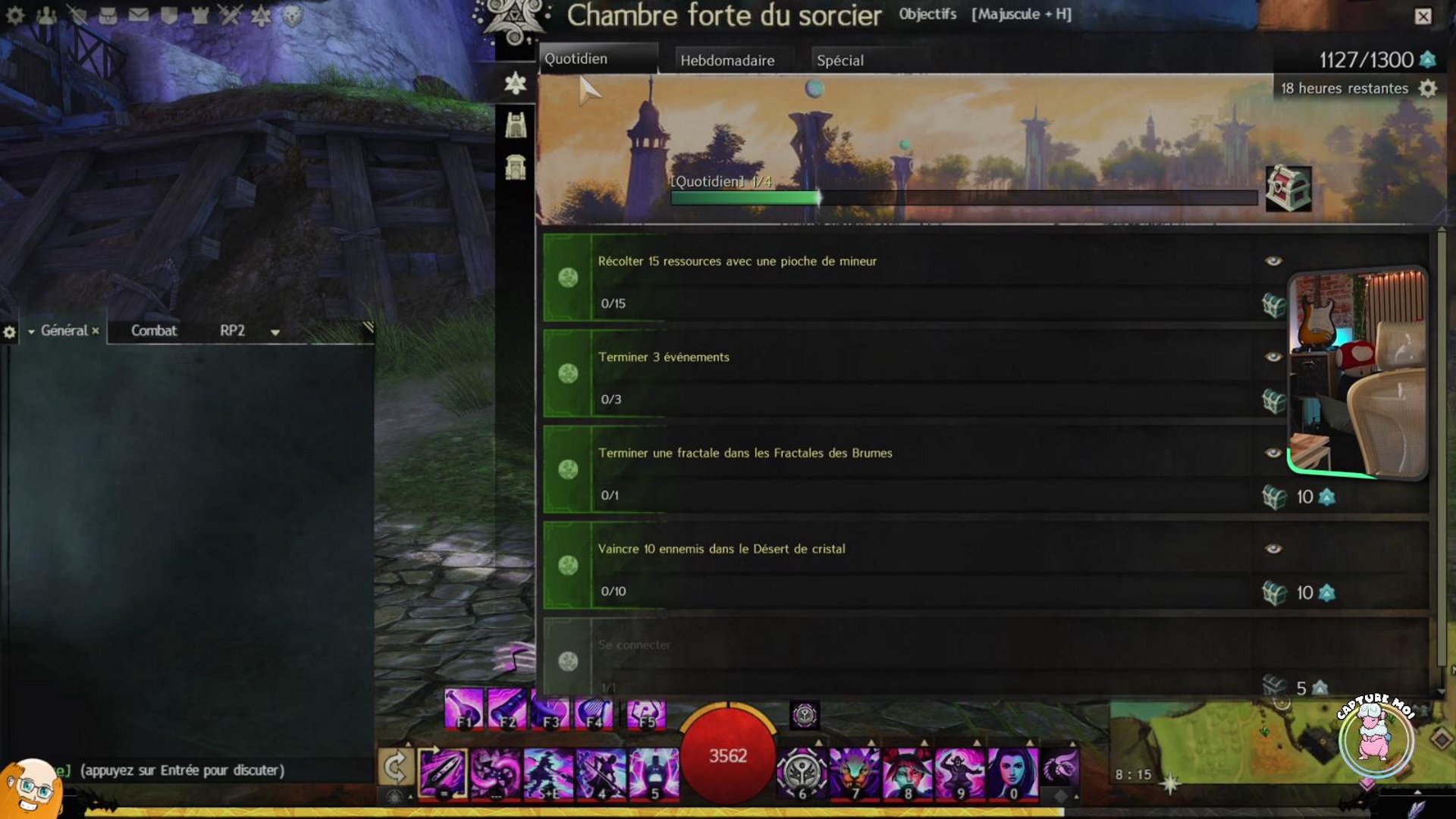Toggle eye icon for Terminer 3 événements

pyautogui.click(x=1273, y=357)
